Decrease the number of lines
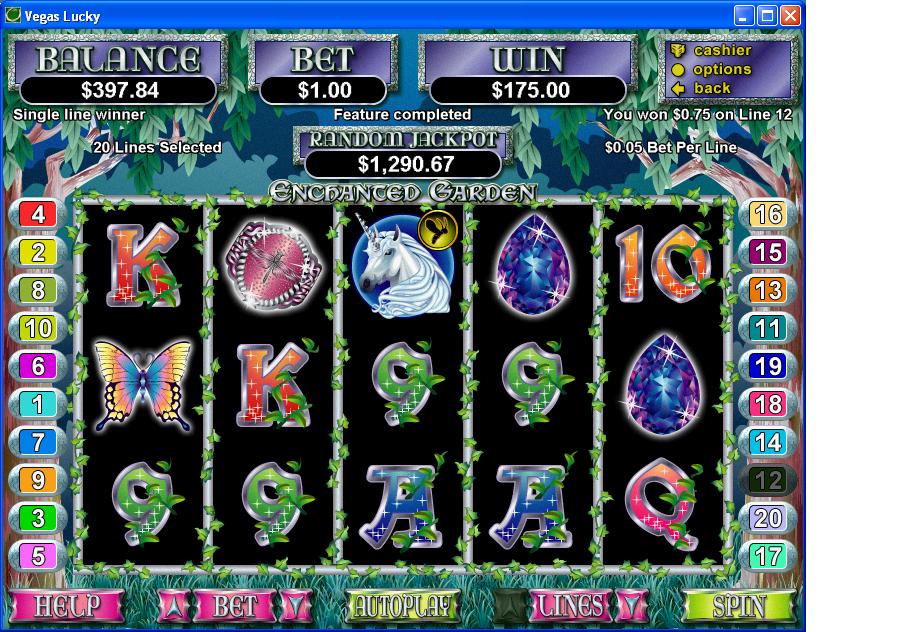924x632 pixels. point(629,605)
